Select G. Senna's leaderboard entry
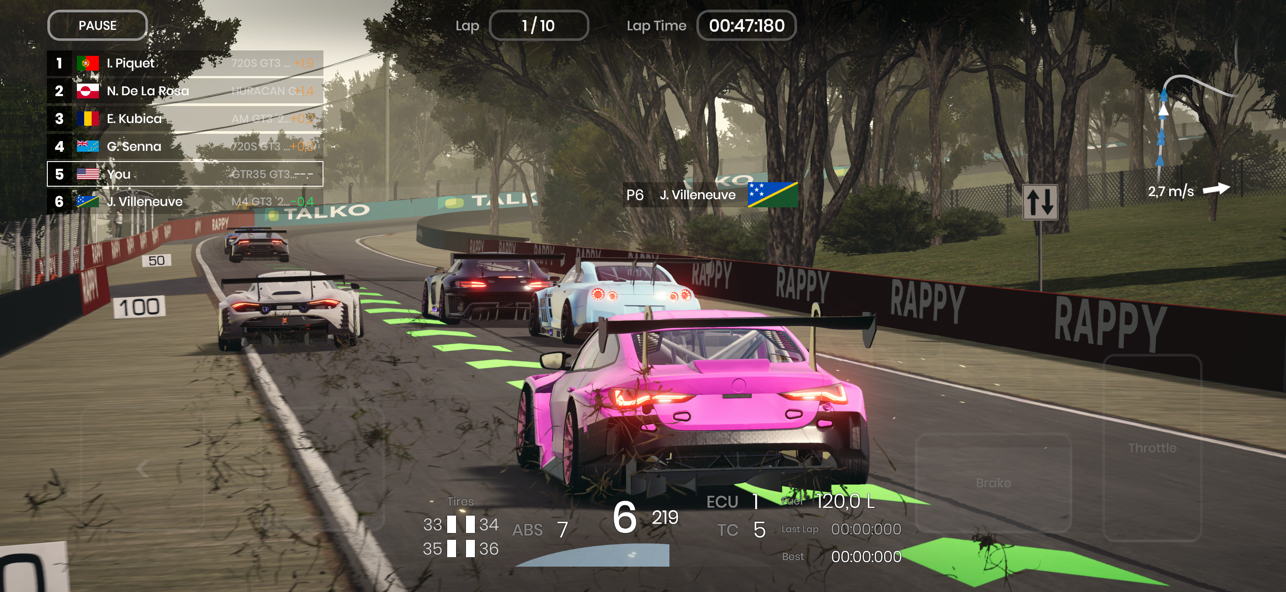Screen dimensions: 1286x592 click(185, 146)
